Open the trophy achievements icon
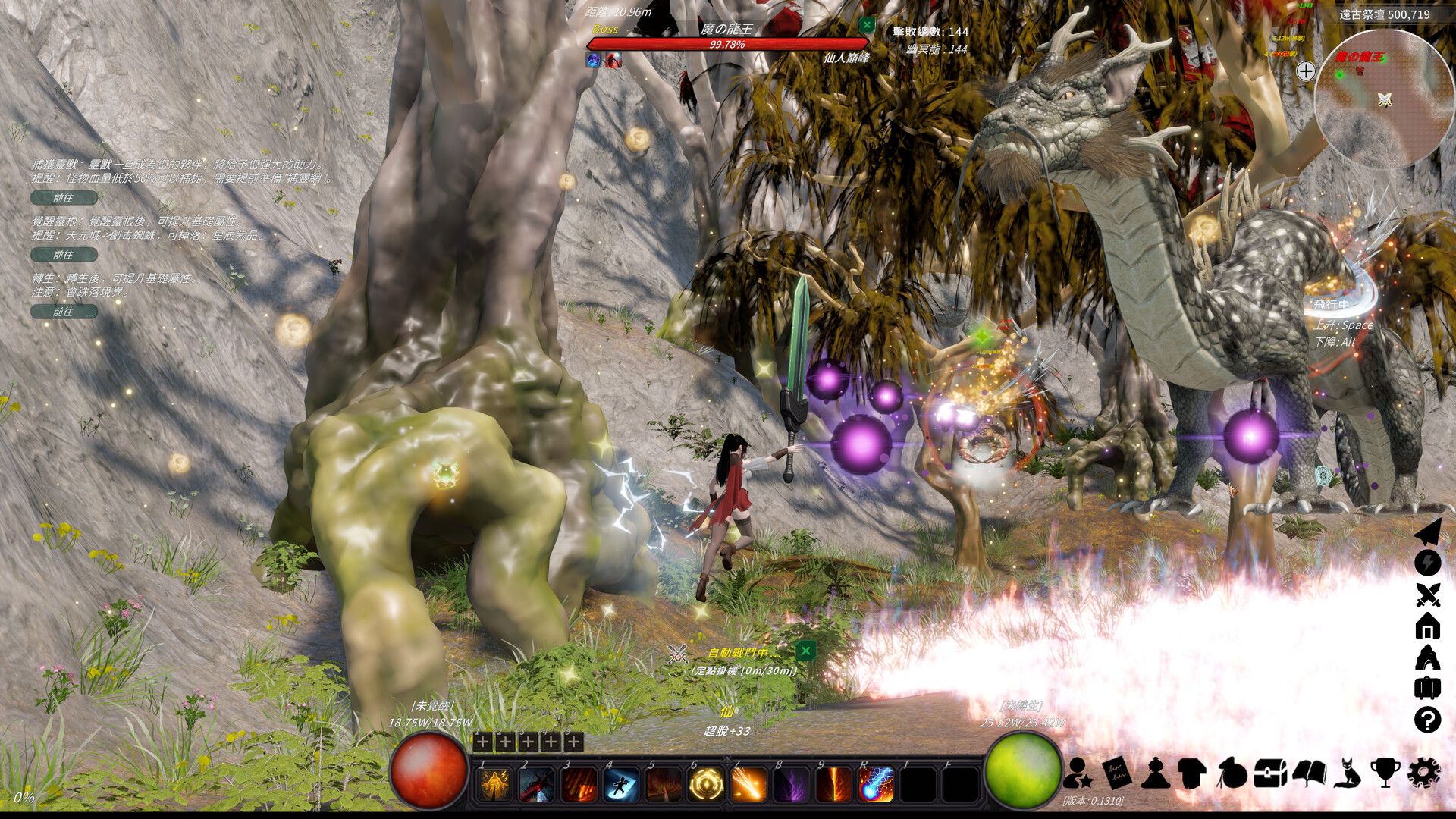The height and width of the screenshot is (819, 1456). 1387,773
